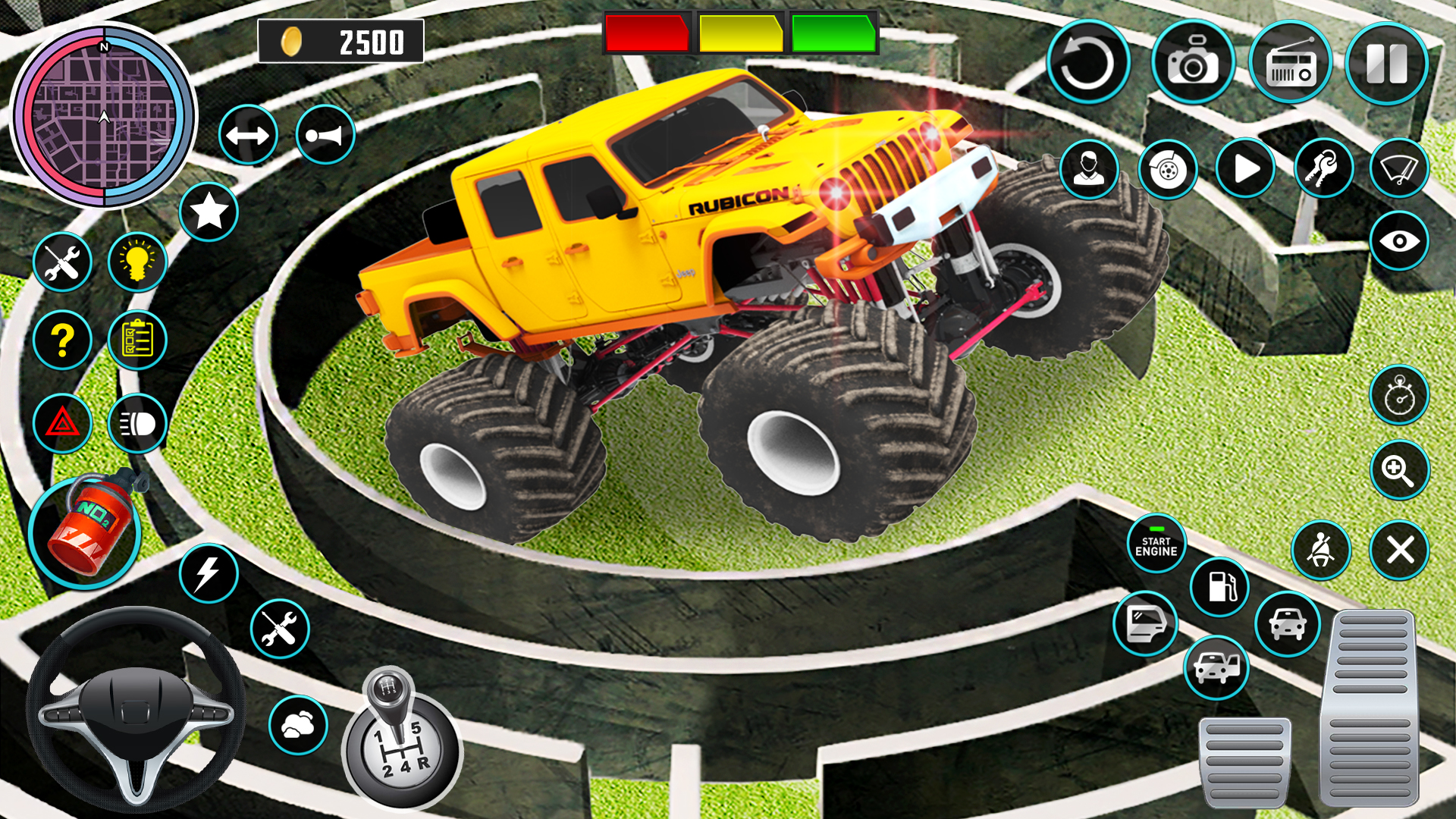Honk the horn
The height and width of the screenshot is (819, 1456).
point(326,133)
